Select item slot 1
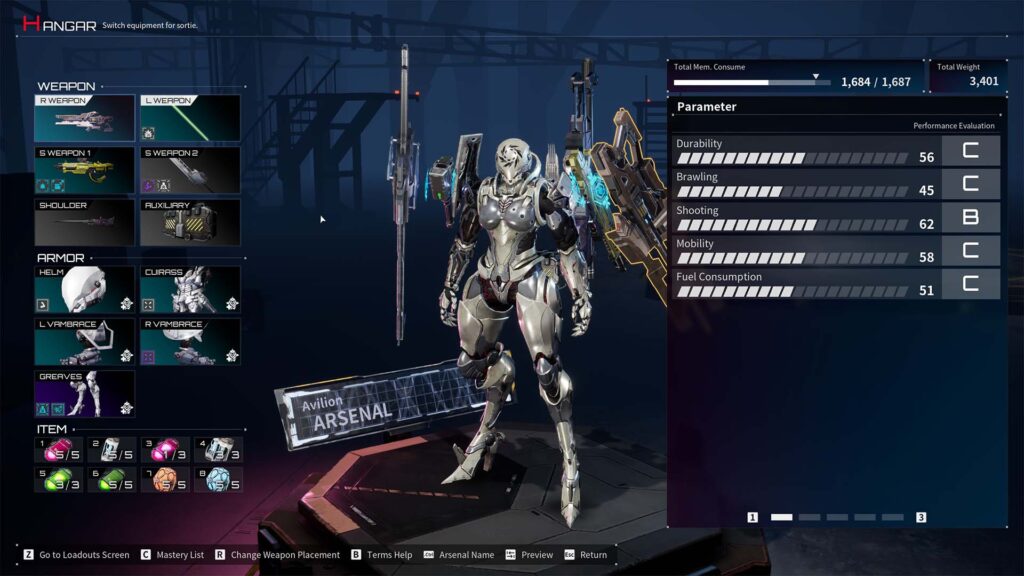Image resolution: width=1024 pixels, height=576 pixels. (59, 450)
